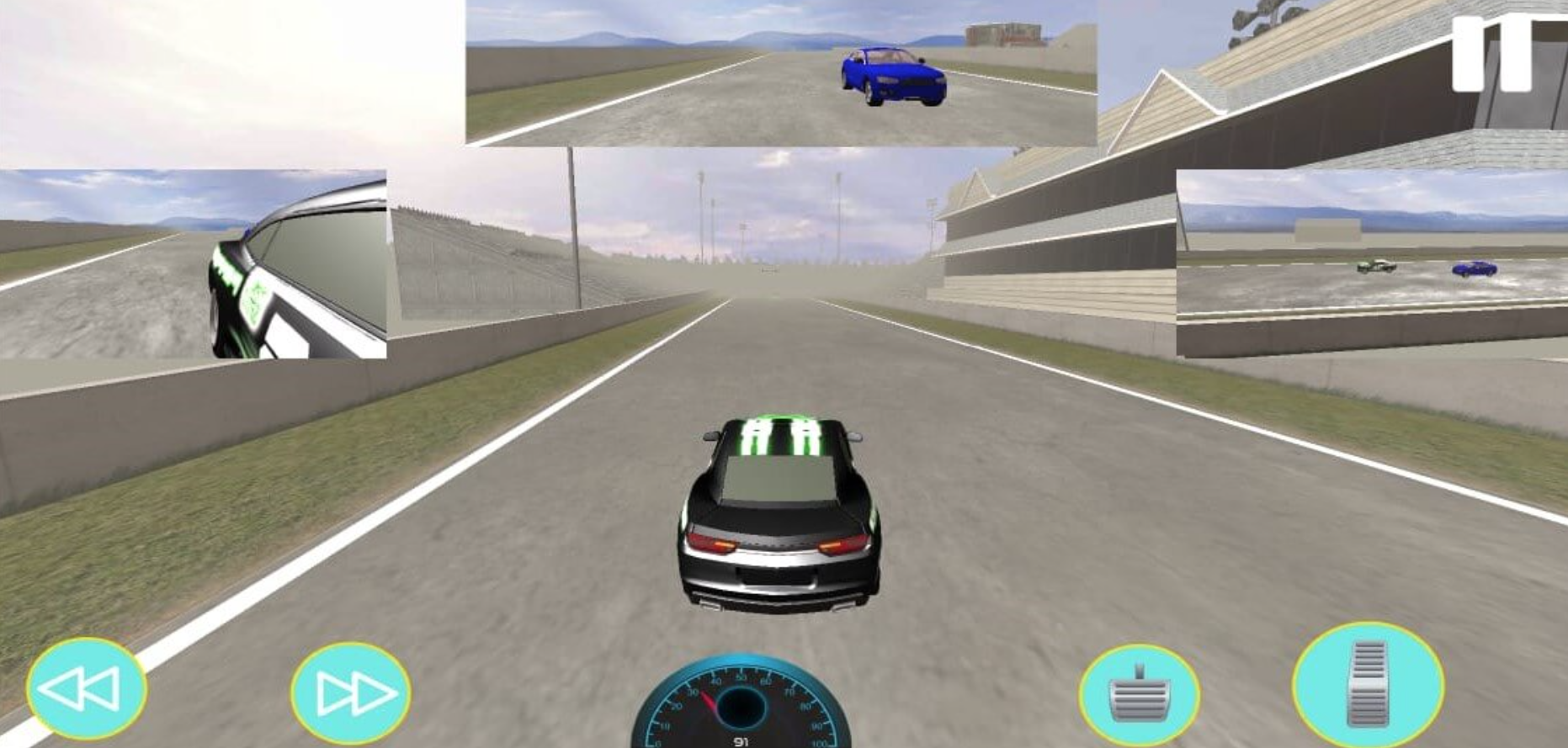The height and width of the screenshot is (748, 1568).
Task: Hit the tall gas pedal button
Action: (x=1367, y=686)
